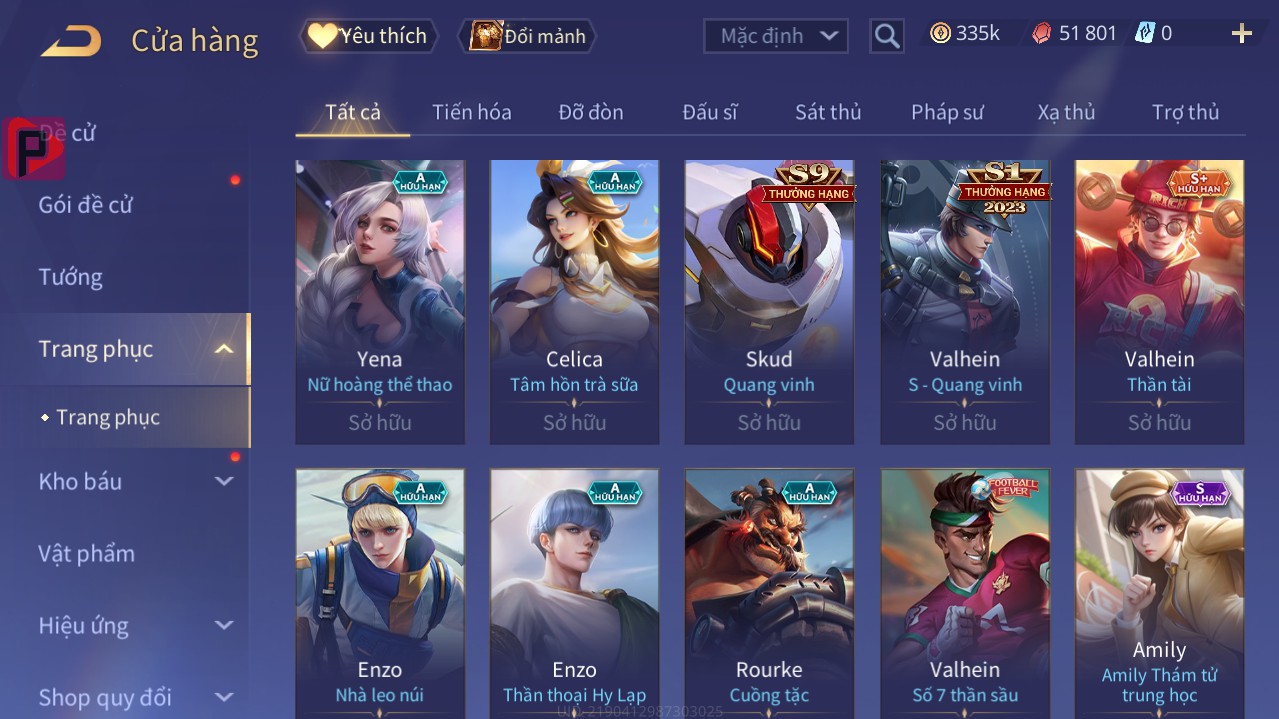Open the Trợ thủ tab
Image resolution: width=1279 pixels, height=719 pixels.
click(x=1185, y=112)
